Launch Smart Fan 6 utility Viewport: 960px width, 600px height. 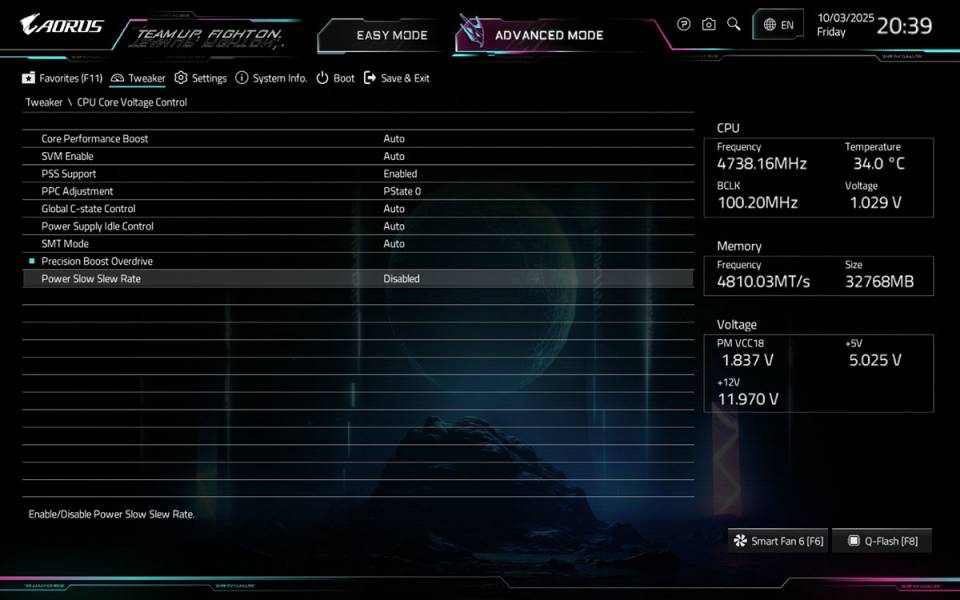[x=778, y=541]
